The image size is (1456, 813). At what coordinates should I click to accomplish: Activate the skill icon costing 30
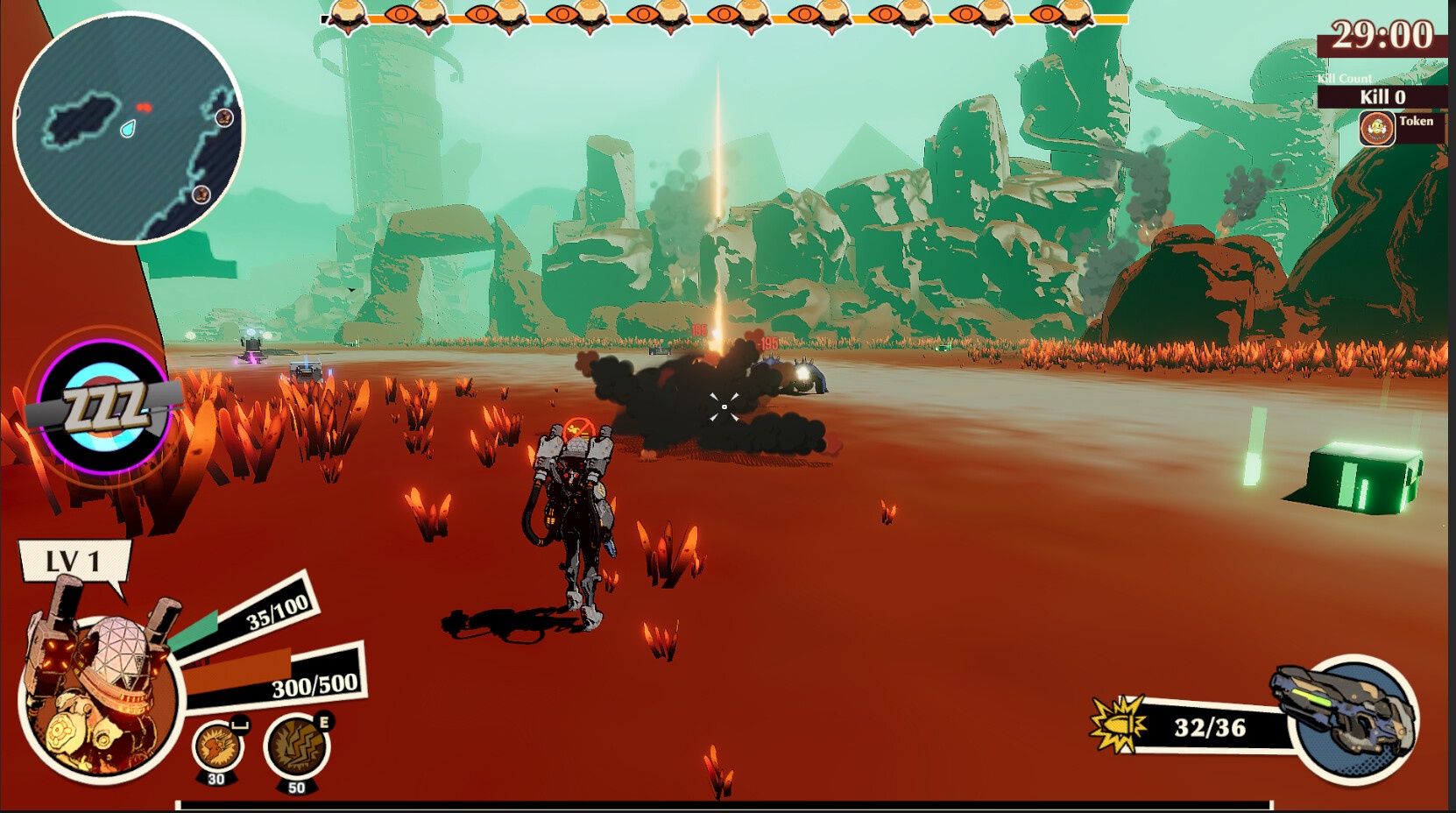216,747
